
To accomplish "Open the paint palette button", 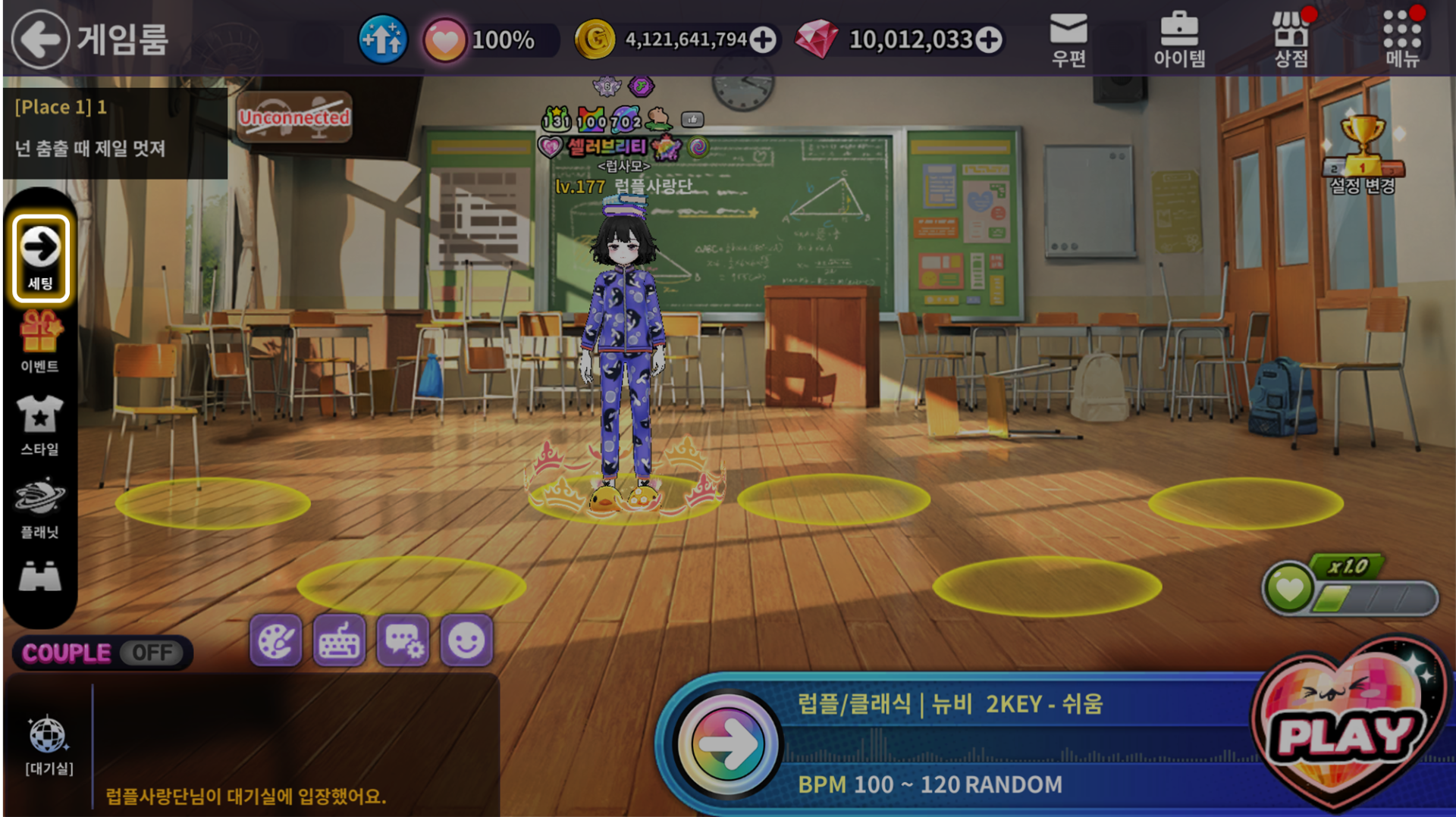I will (x=275, y=641).
